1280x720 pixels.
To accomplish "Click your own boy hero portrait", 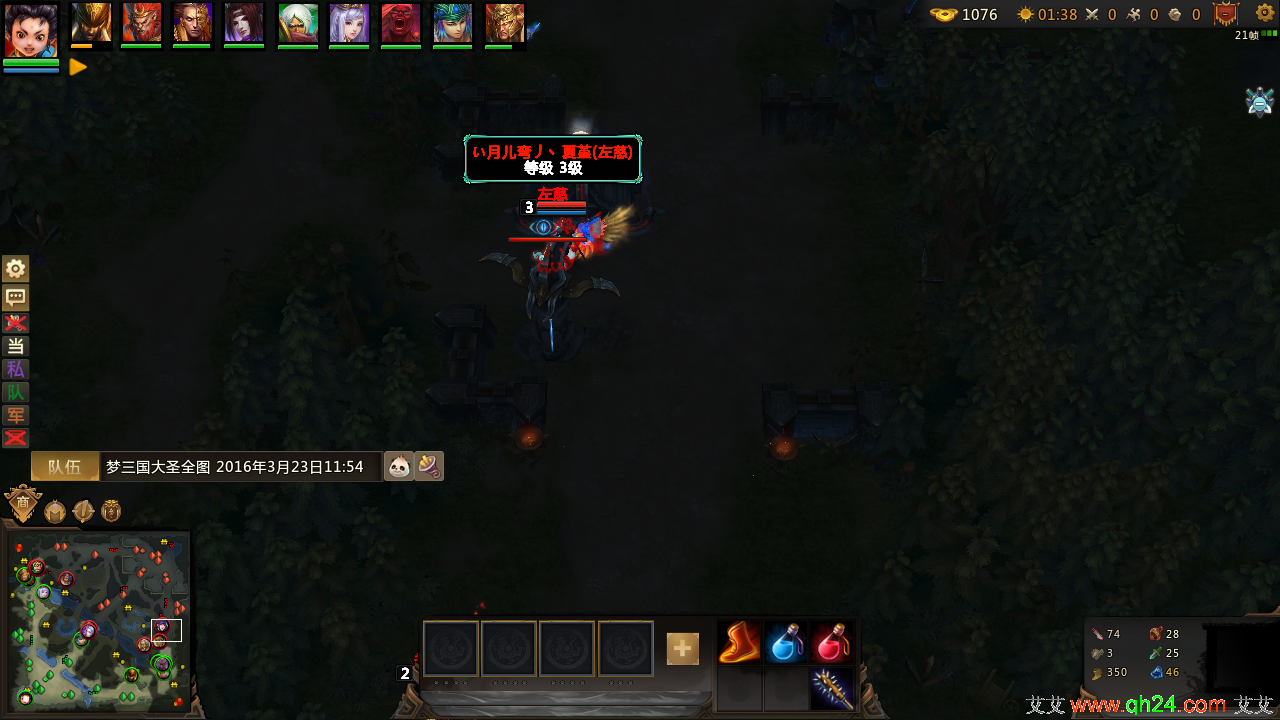I will coord(30,31).
